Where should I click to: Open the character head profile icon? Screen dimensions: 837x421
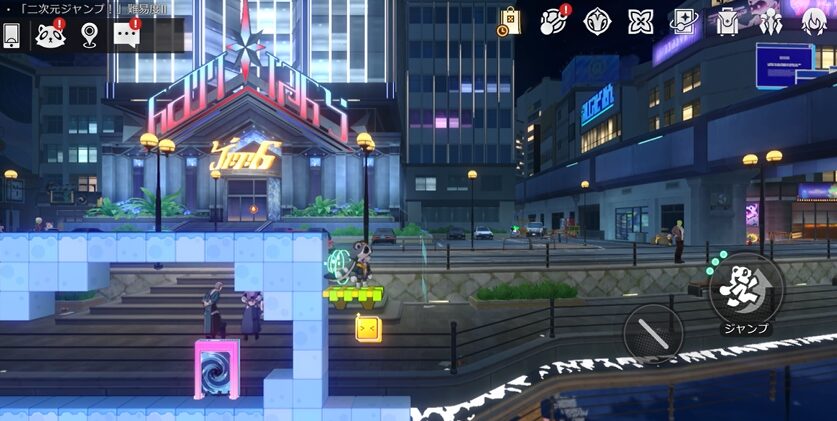815,20
